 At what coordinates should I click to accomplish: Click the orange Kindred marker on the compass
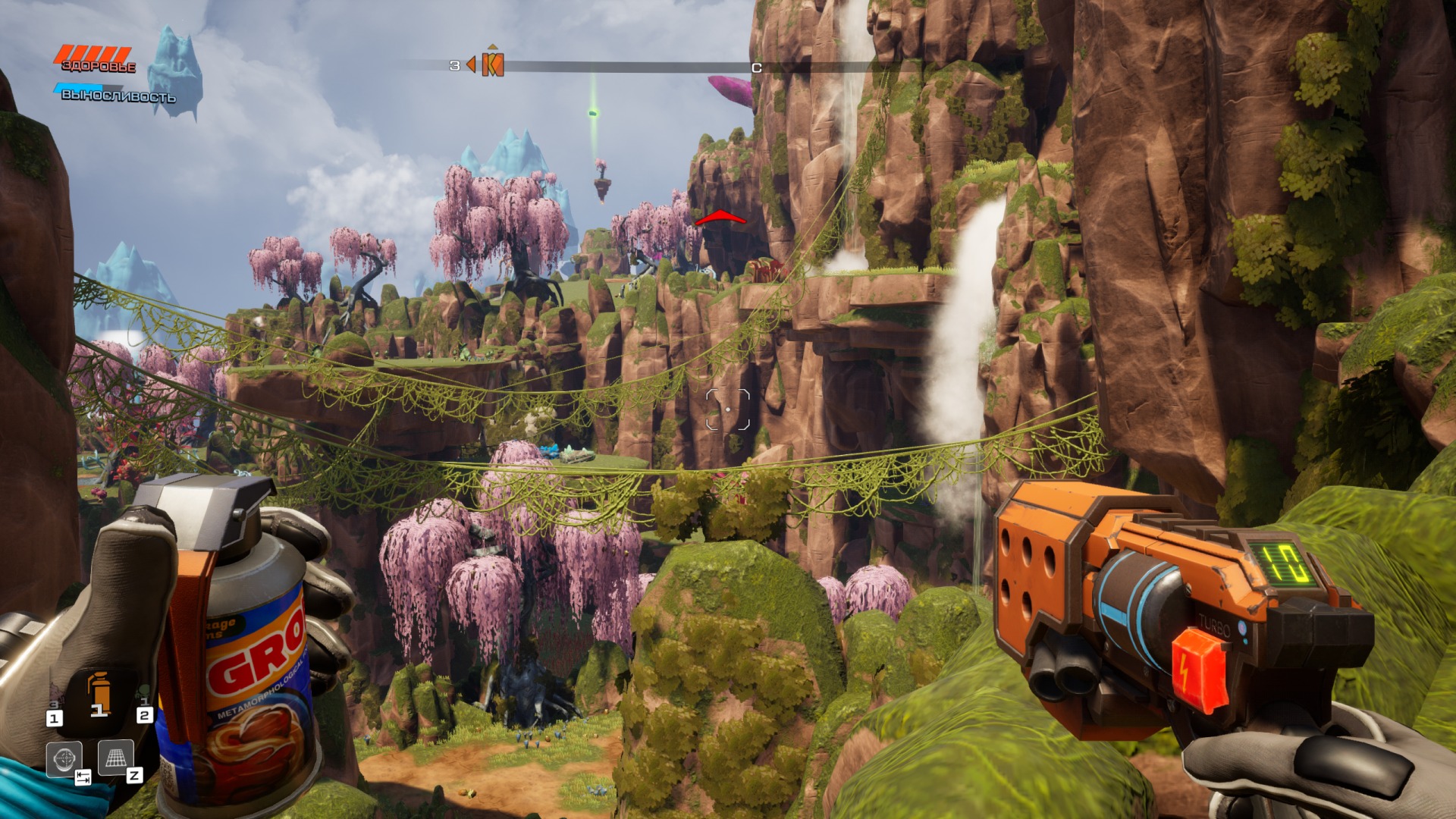pos(493,65)
